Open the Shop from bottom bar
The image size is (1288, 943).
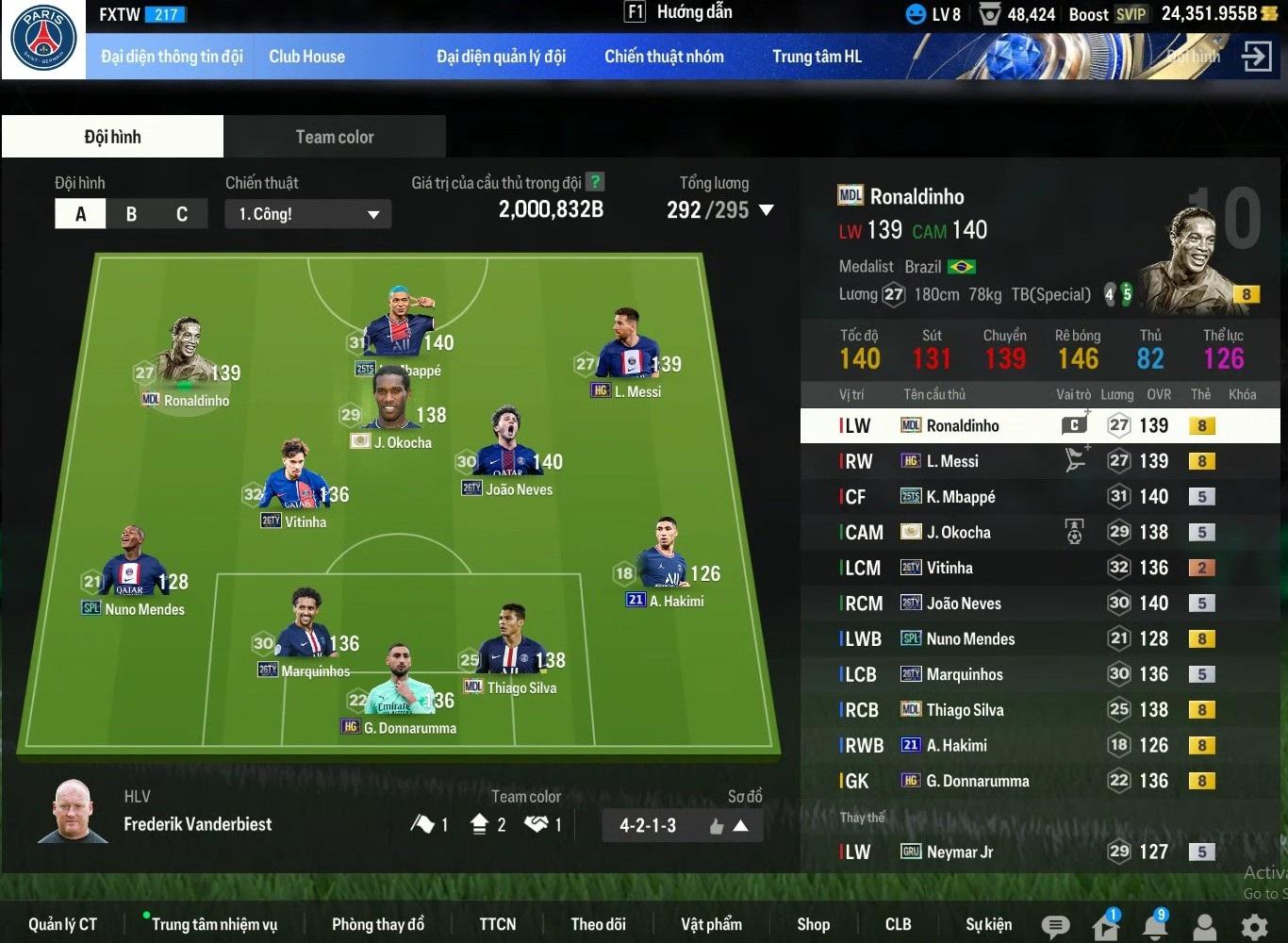pyautogui.click(x=813, y=924)
